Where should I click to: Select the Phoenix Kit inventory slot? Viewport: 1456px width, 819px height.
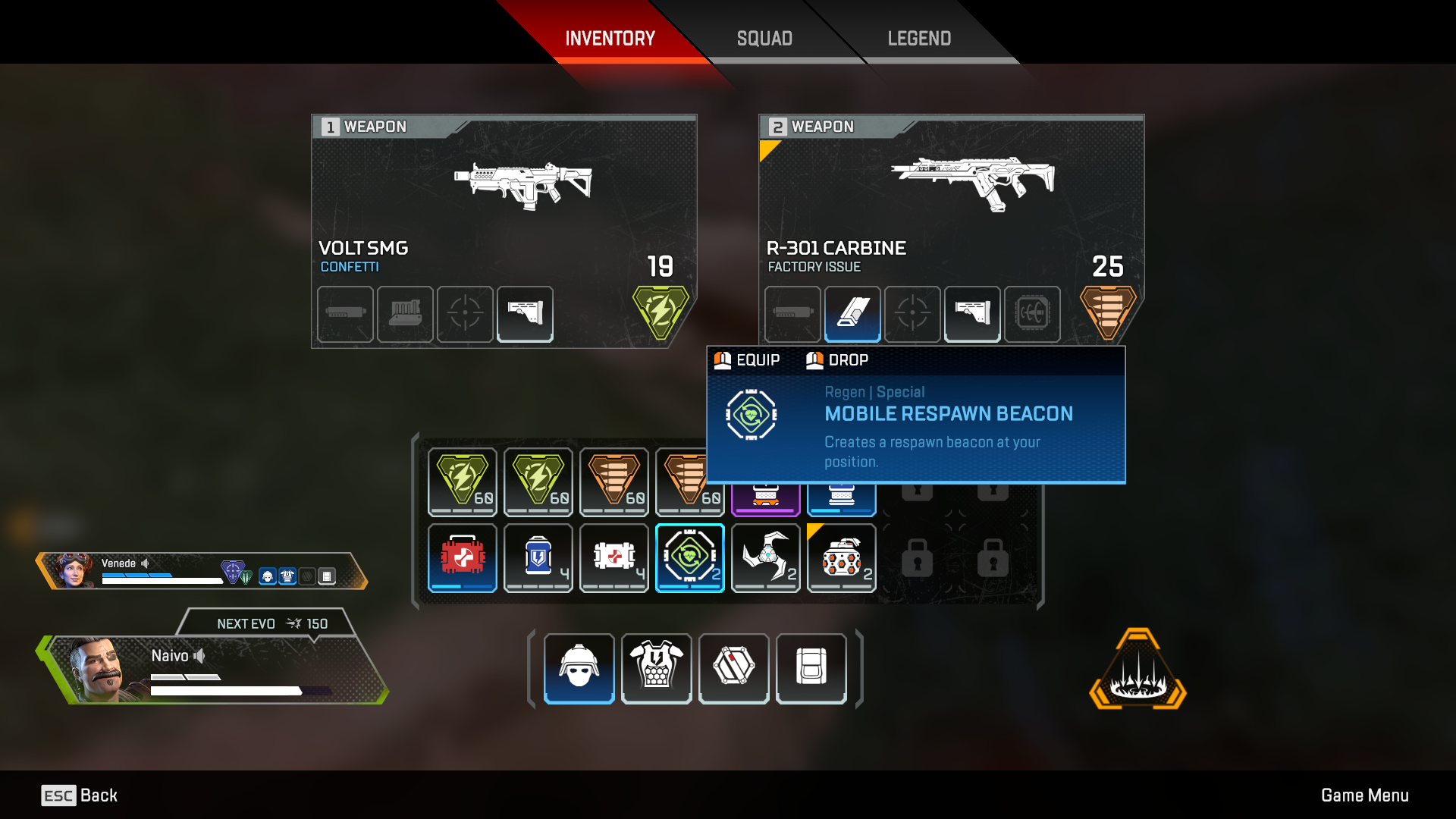pos(462,557)
